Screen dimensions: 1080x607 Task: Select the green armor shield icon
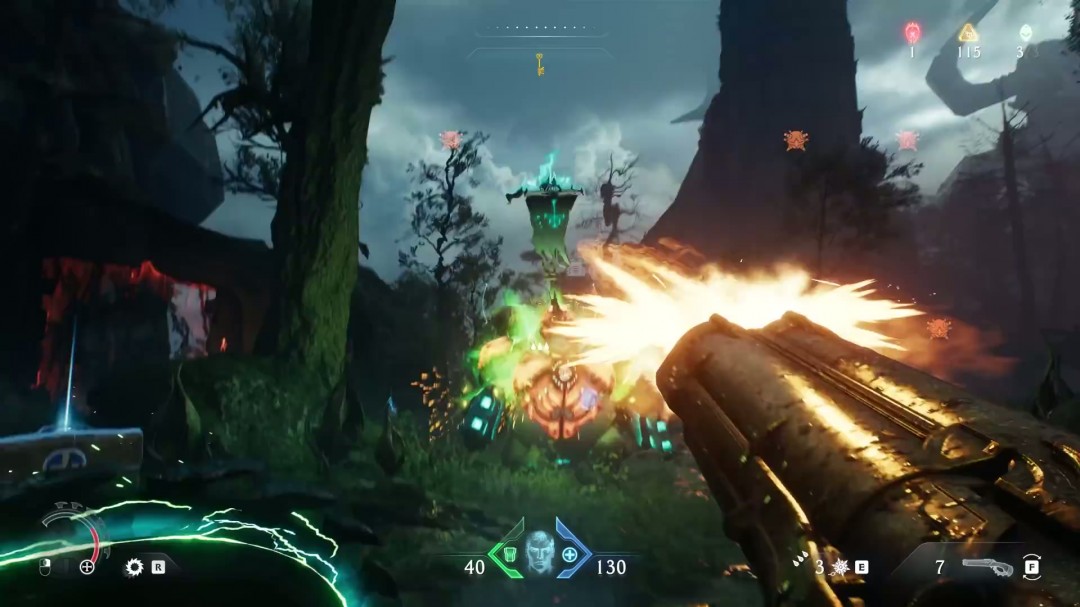(x=507, y=555)
